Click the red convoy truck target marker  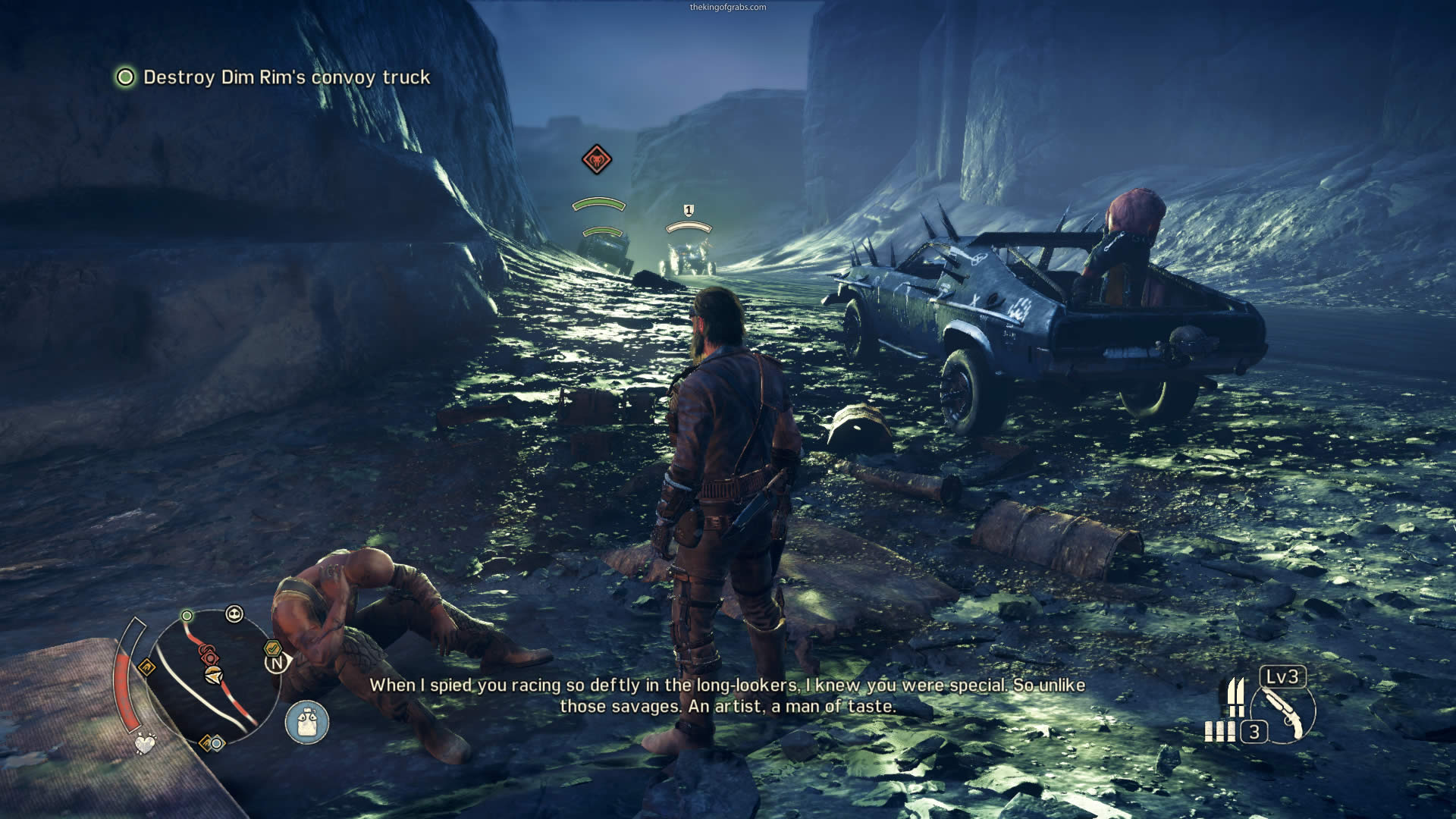(597, 160)
